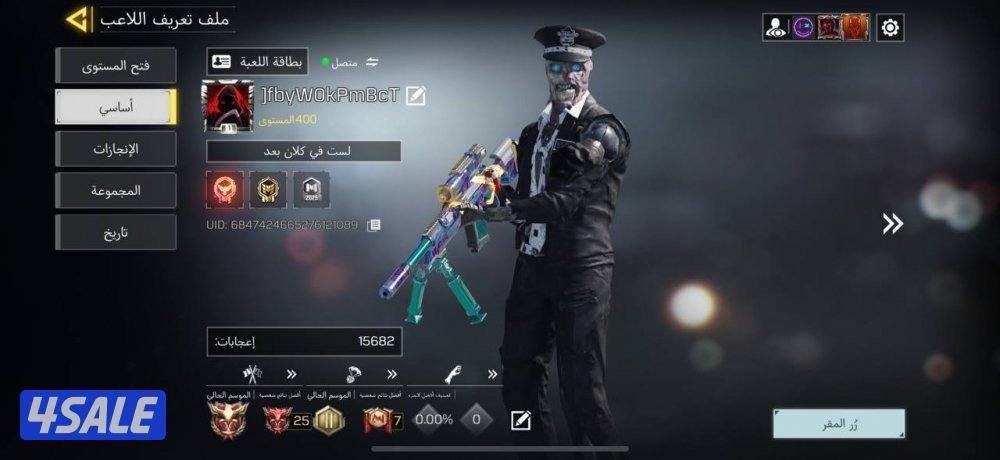The width and height of the screenshot is (1000, 460).
Task: Click the red glowing medal badge
Action: click(x=223, y=189)
